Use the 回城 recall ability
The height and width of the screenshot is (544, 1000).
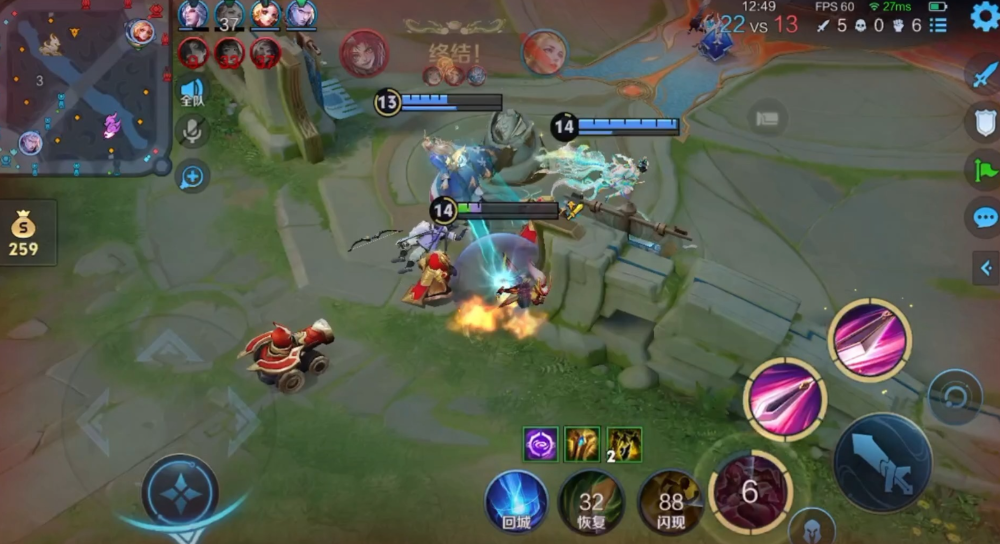click(517, 500)
